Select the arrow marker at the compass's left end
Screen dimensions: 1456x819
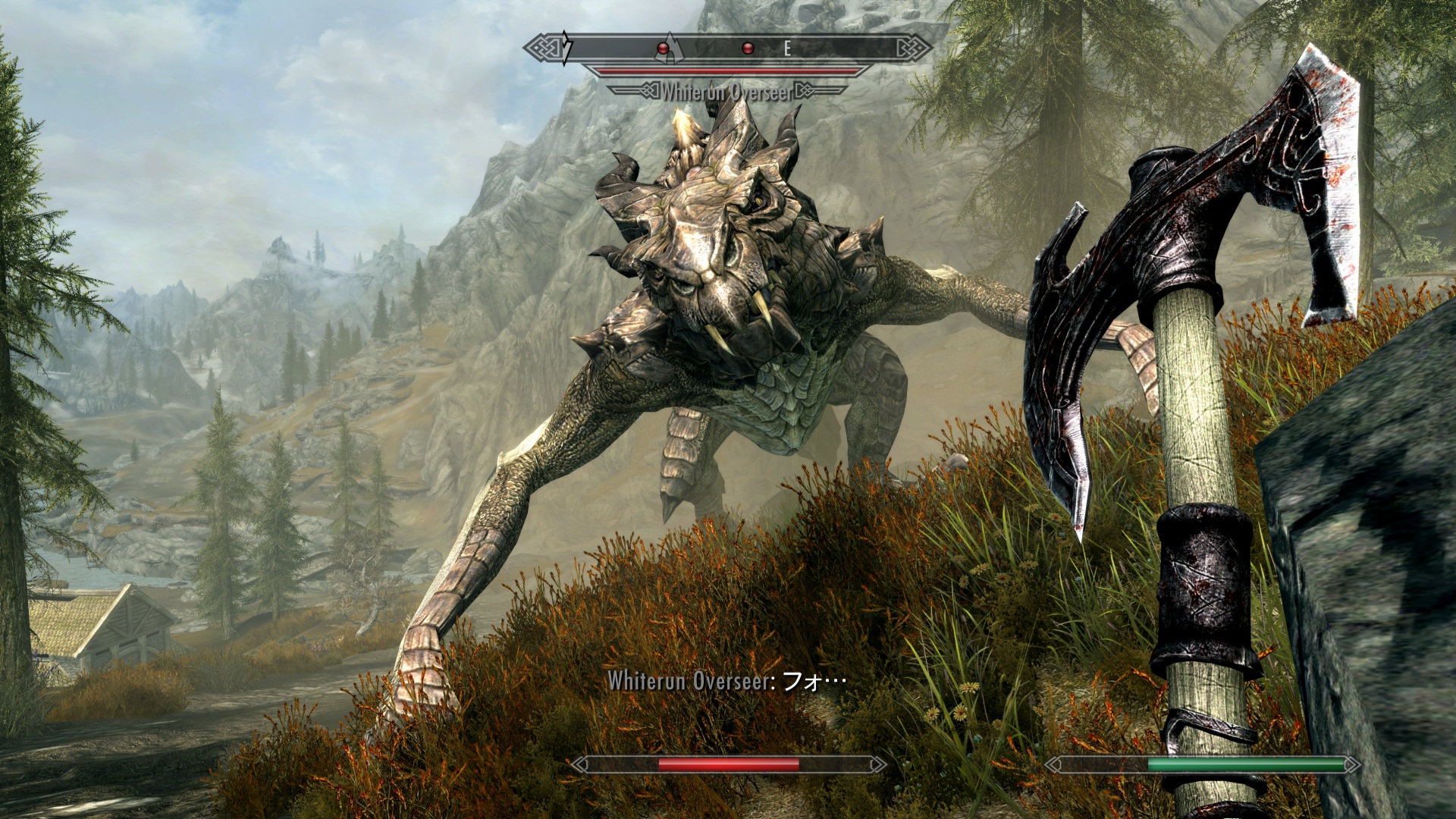tap(567, 49)
